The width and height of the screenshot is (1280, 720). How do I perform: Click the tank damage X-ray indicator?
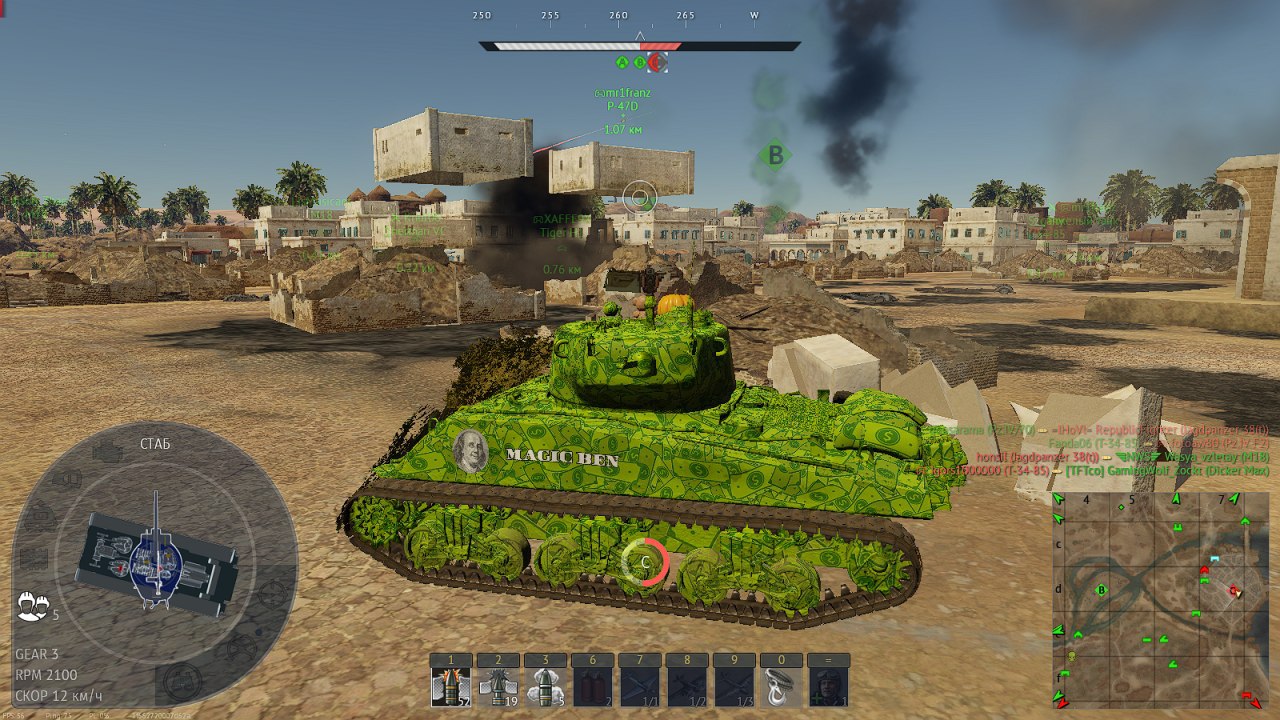tap(155, 558)
